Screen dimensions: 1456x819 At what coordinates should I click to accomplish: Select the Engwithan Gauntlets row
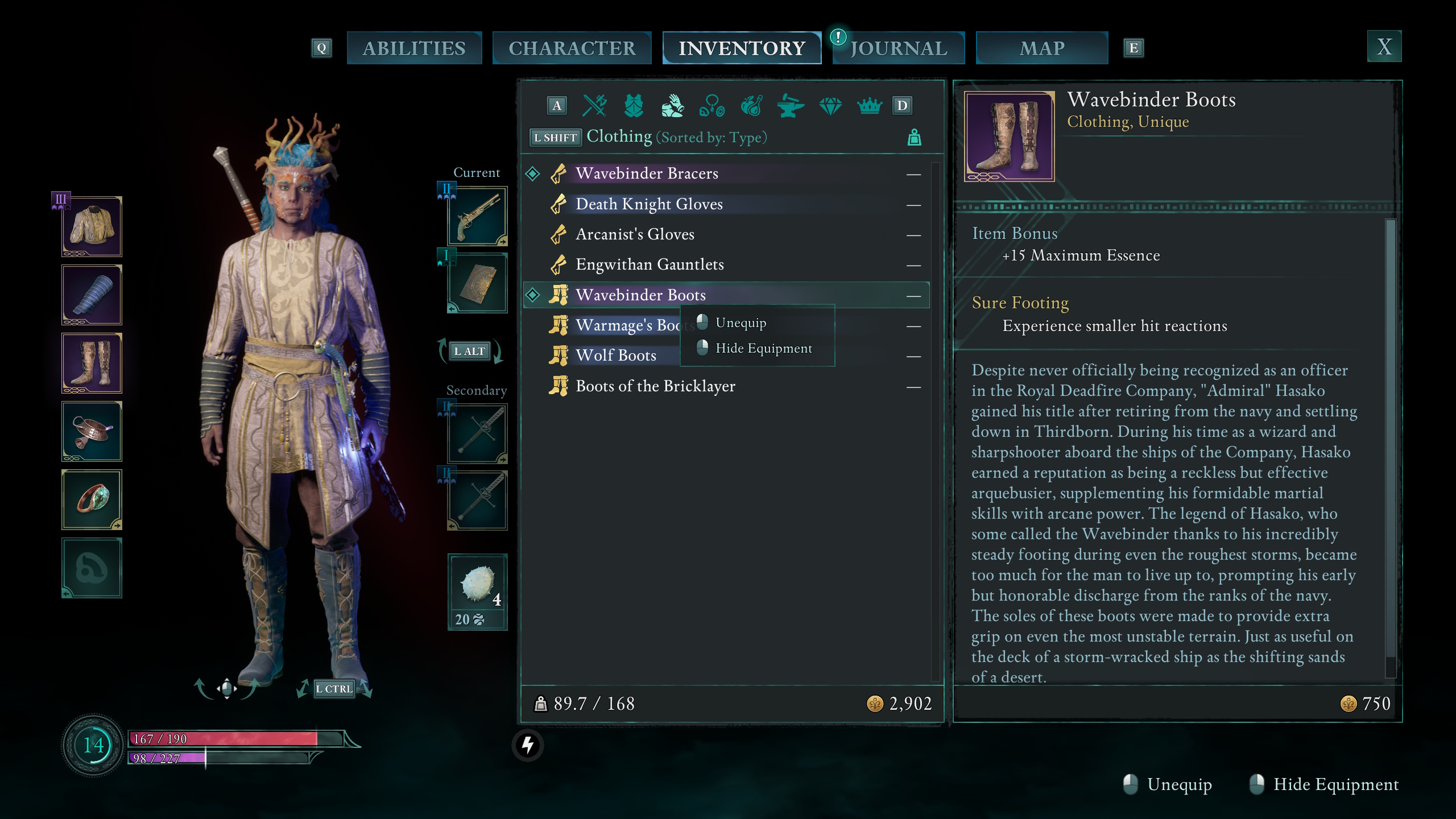tap(650, 264)
